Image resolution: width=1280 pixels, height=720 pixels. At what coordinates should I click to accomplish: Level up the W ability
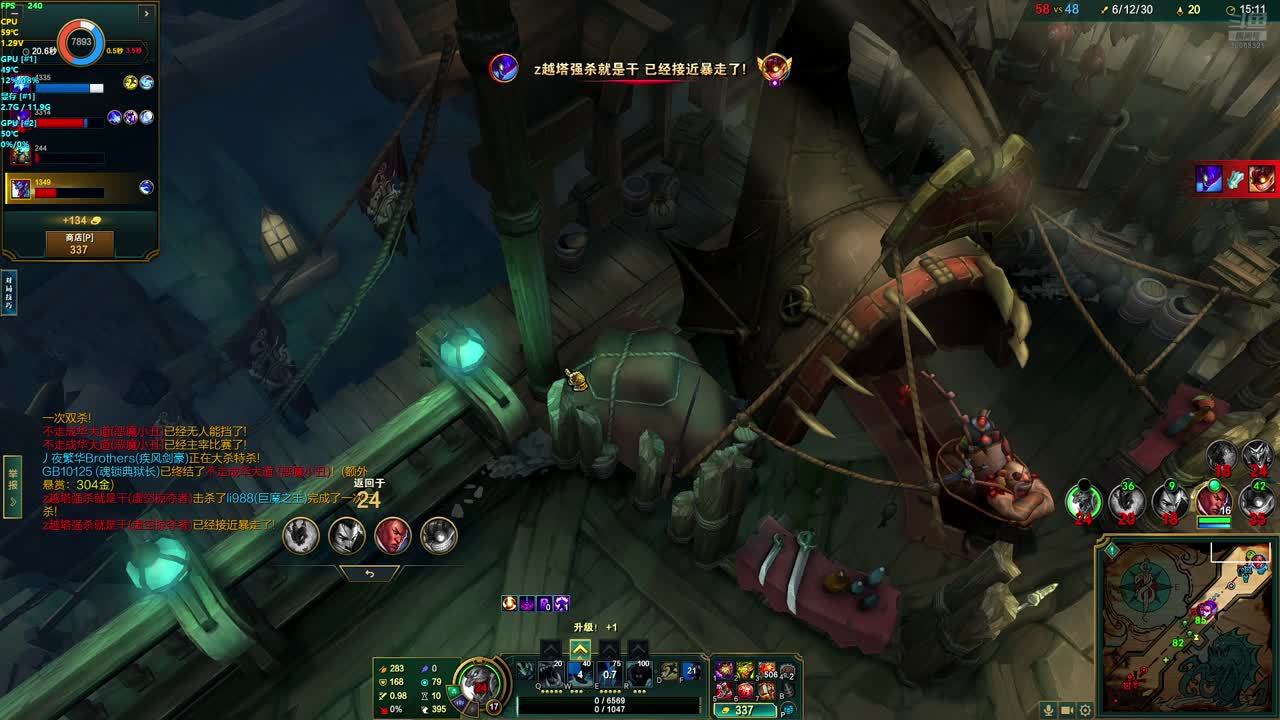tap(580, 649)
